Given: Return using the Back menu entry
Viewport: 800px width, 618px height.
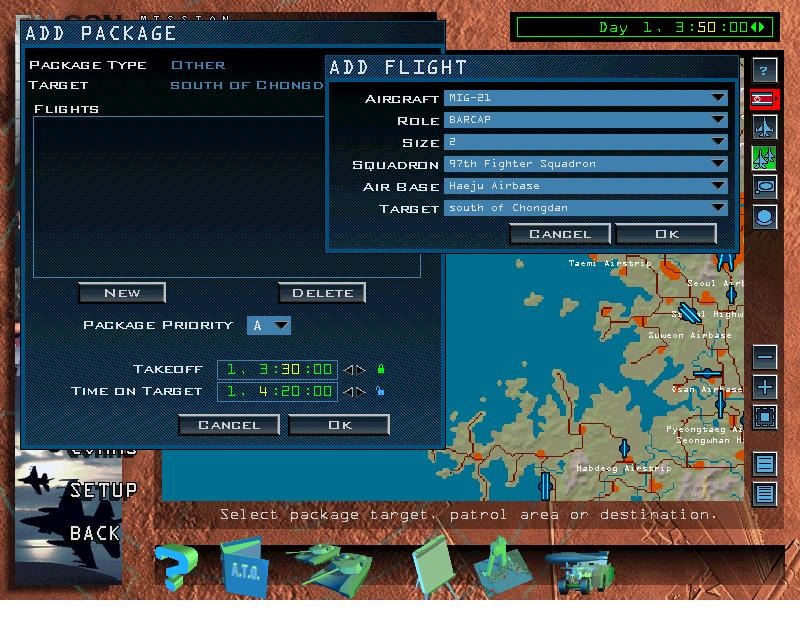Looking at the screenshot, I should [95, 533].
